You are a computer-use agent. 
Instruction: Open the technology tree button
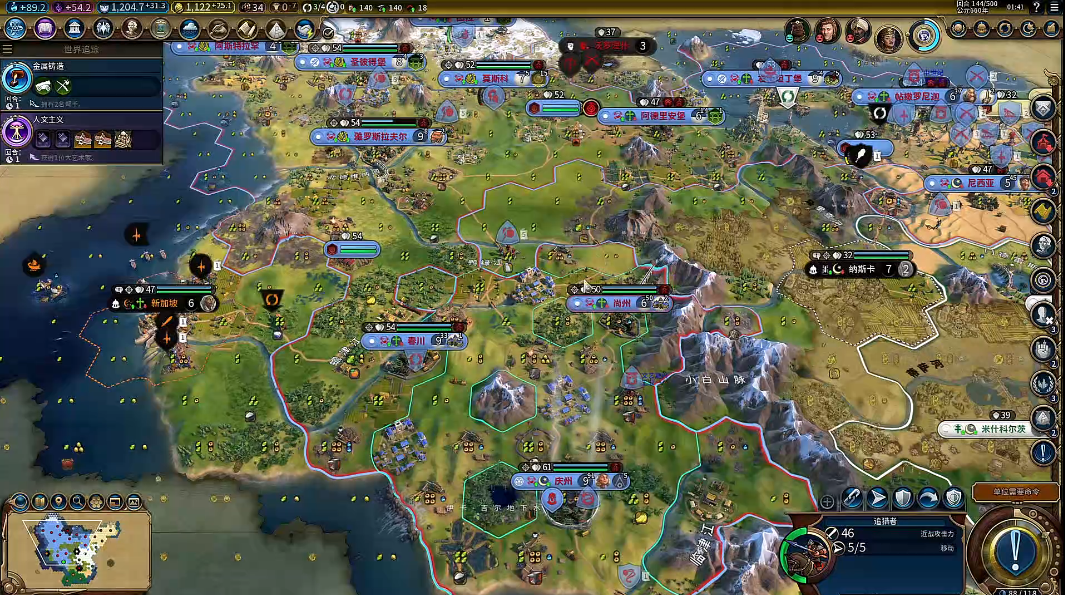15,29
